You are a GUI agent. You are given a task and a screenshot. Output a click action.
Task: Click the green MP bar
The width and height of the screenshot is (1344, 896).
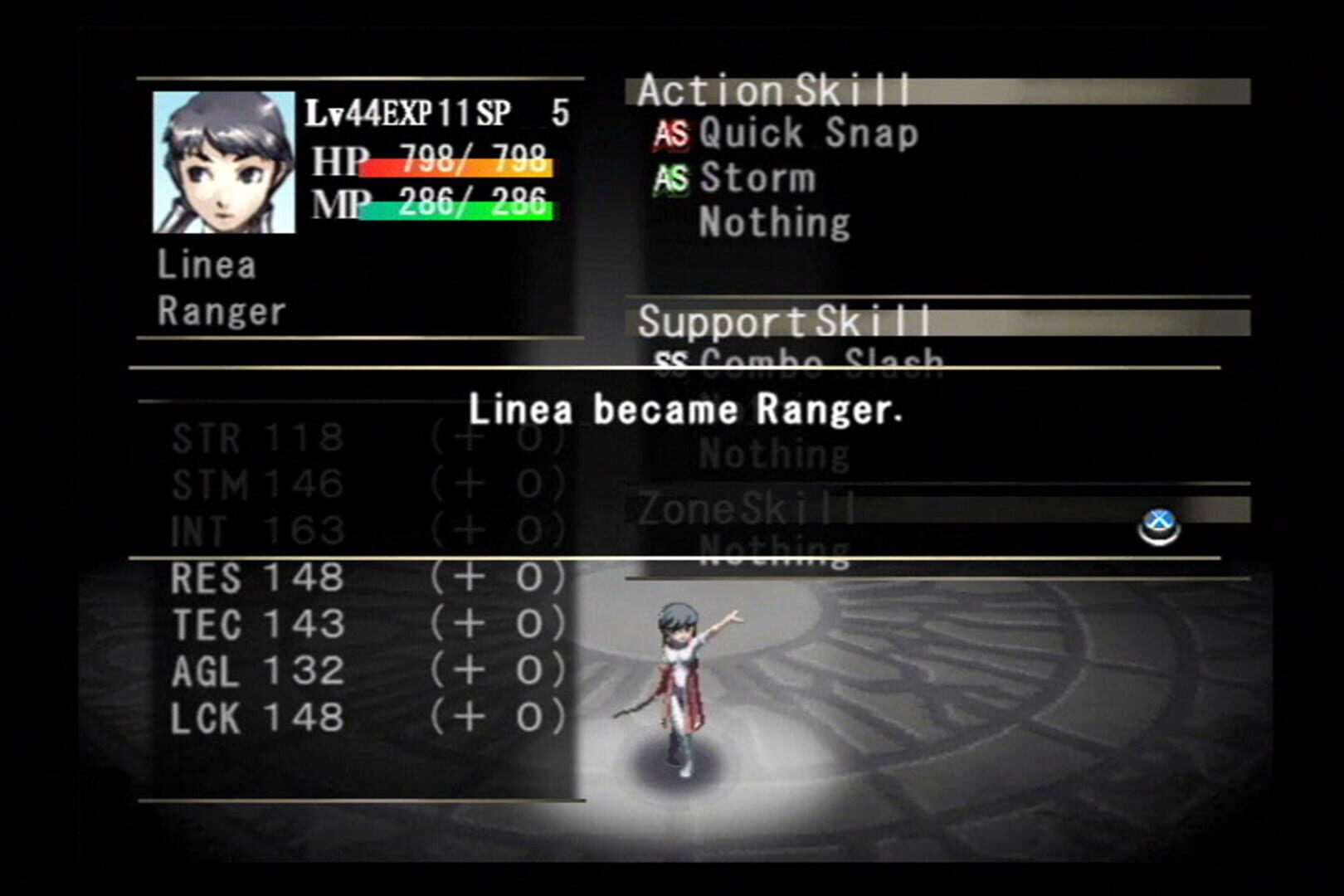point(456,212)
